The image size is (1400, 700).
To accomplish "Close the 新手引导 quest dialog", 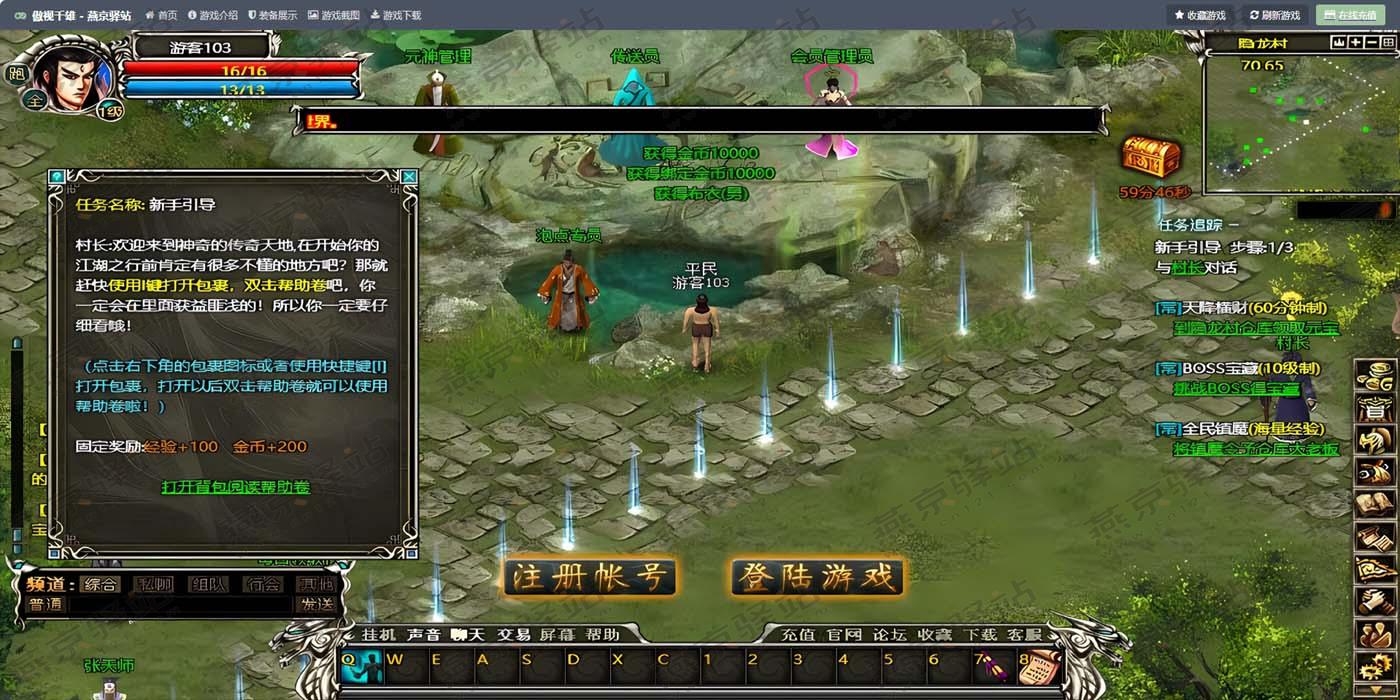I will 408,177.
